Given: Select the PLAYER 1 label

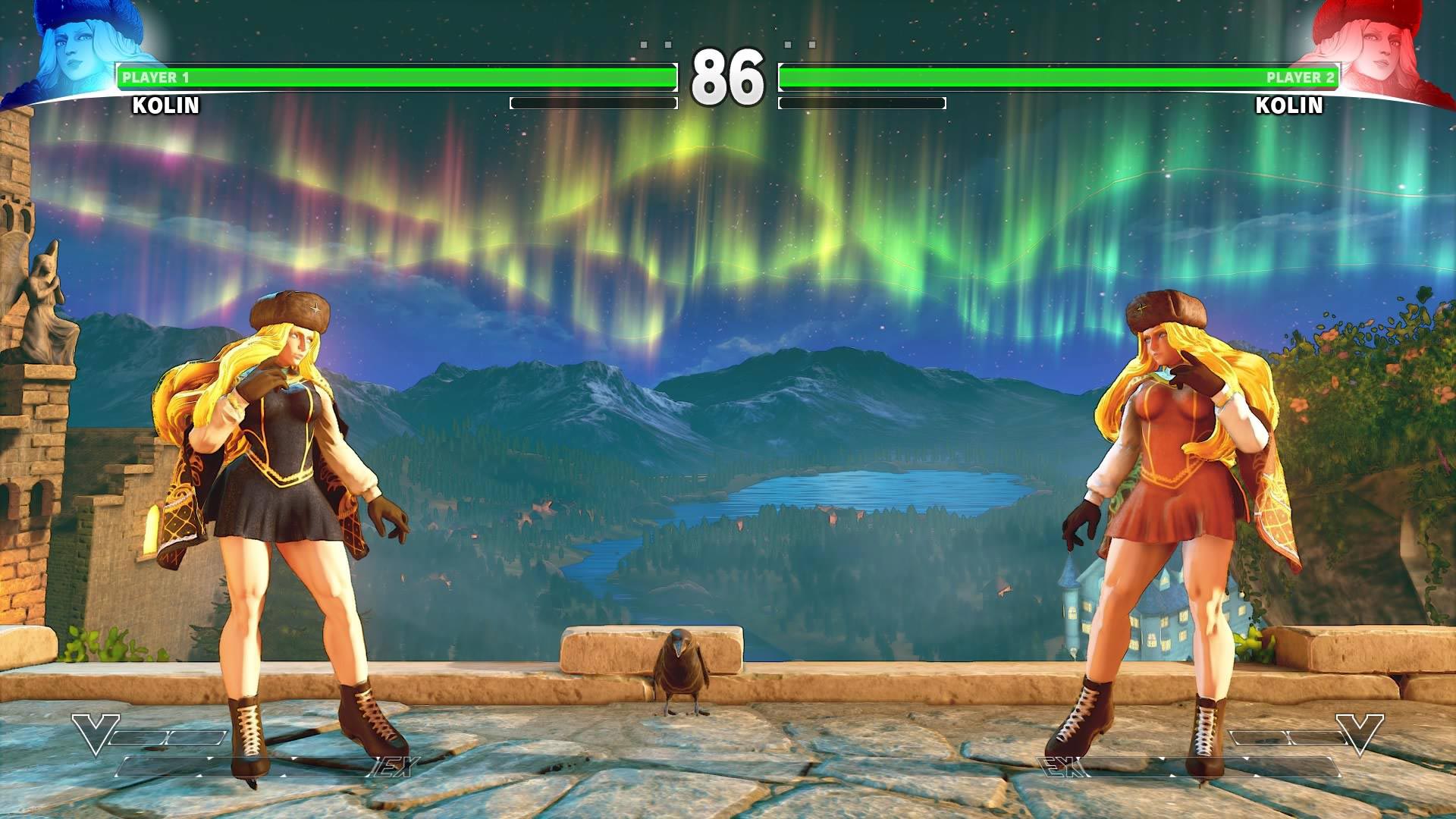Looking at the screenshot, I should click(154, 77).
